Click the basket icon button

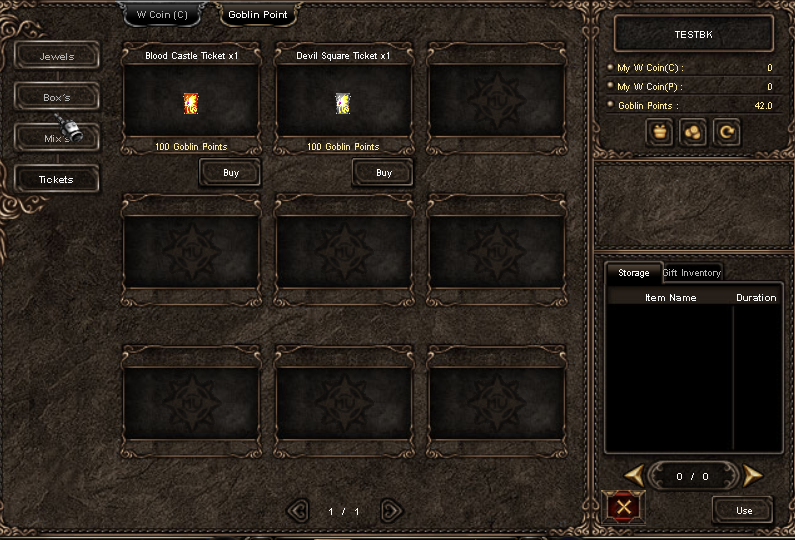click(659, 132)
